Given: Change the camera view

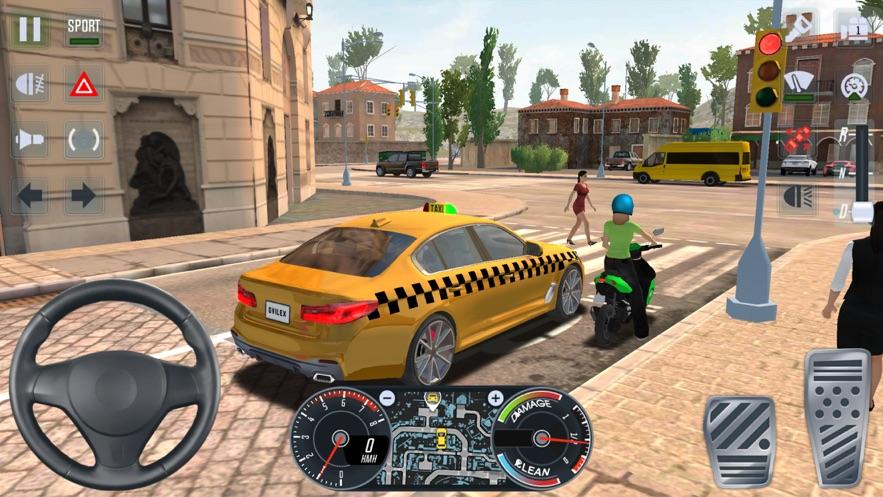Looking at the screenshot, I should point(855,29).
